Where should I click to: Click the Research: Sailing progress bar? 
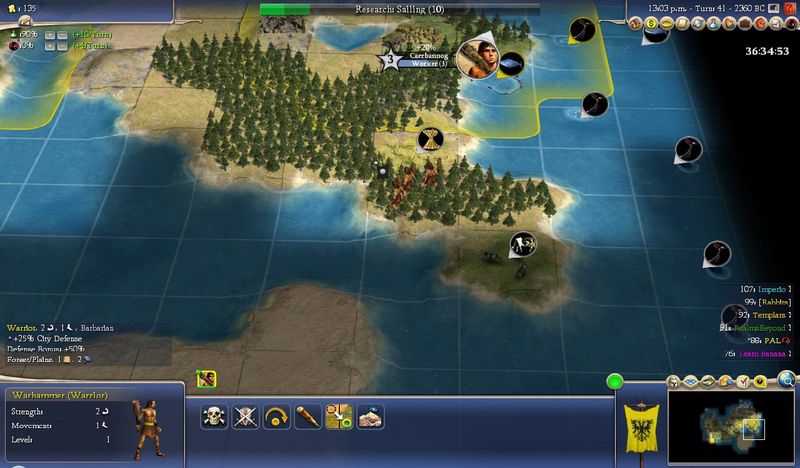(x=402, y=9)
